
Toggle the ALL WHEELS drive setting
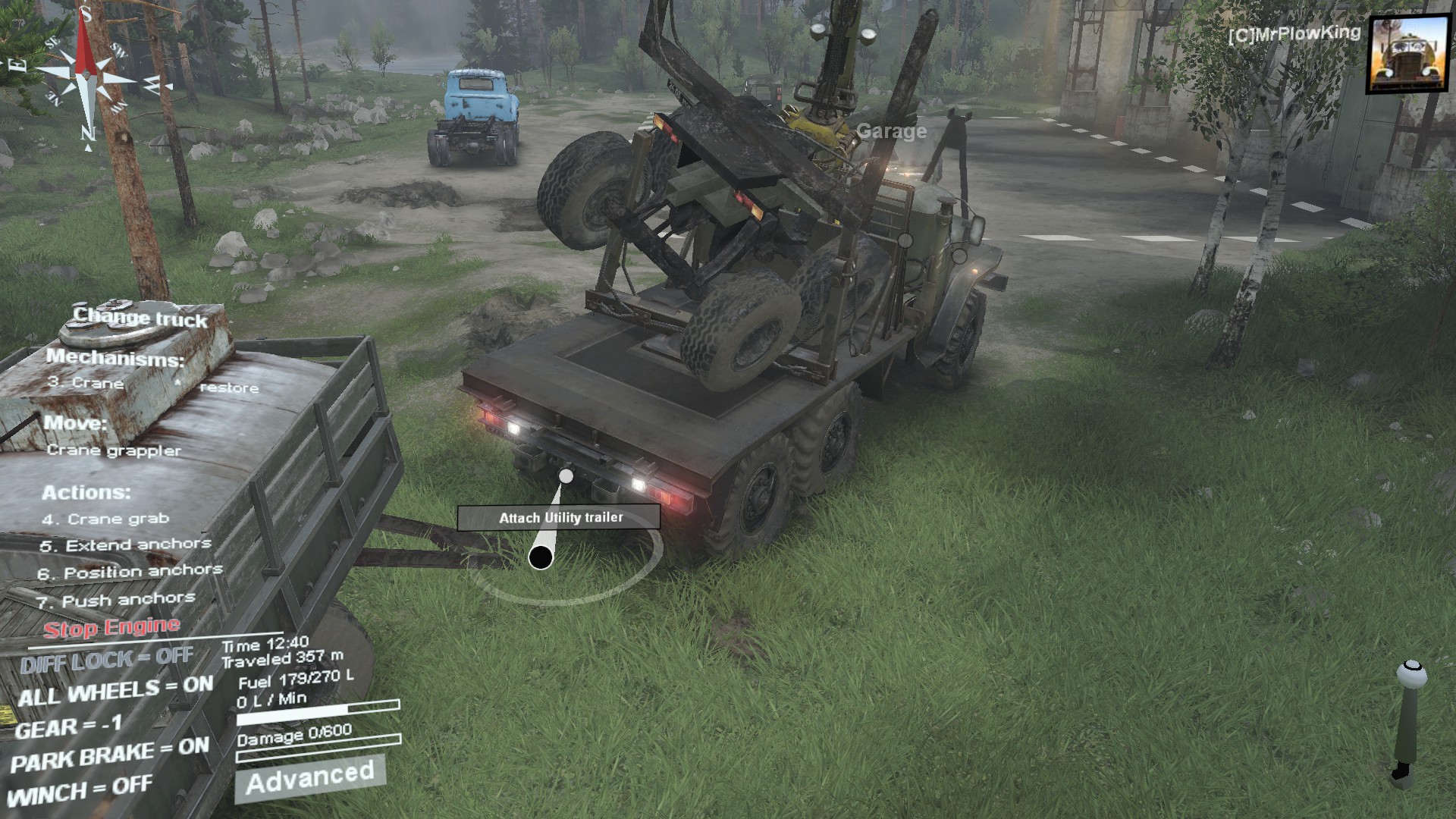[115, 691]
